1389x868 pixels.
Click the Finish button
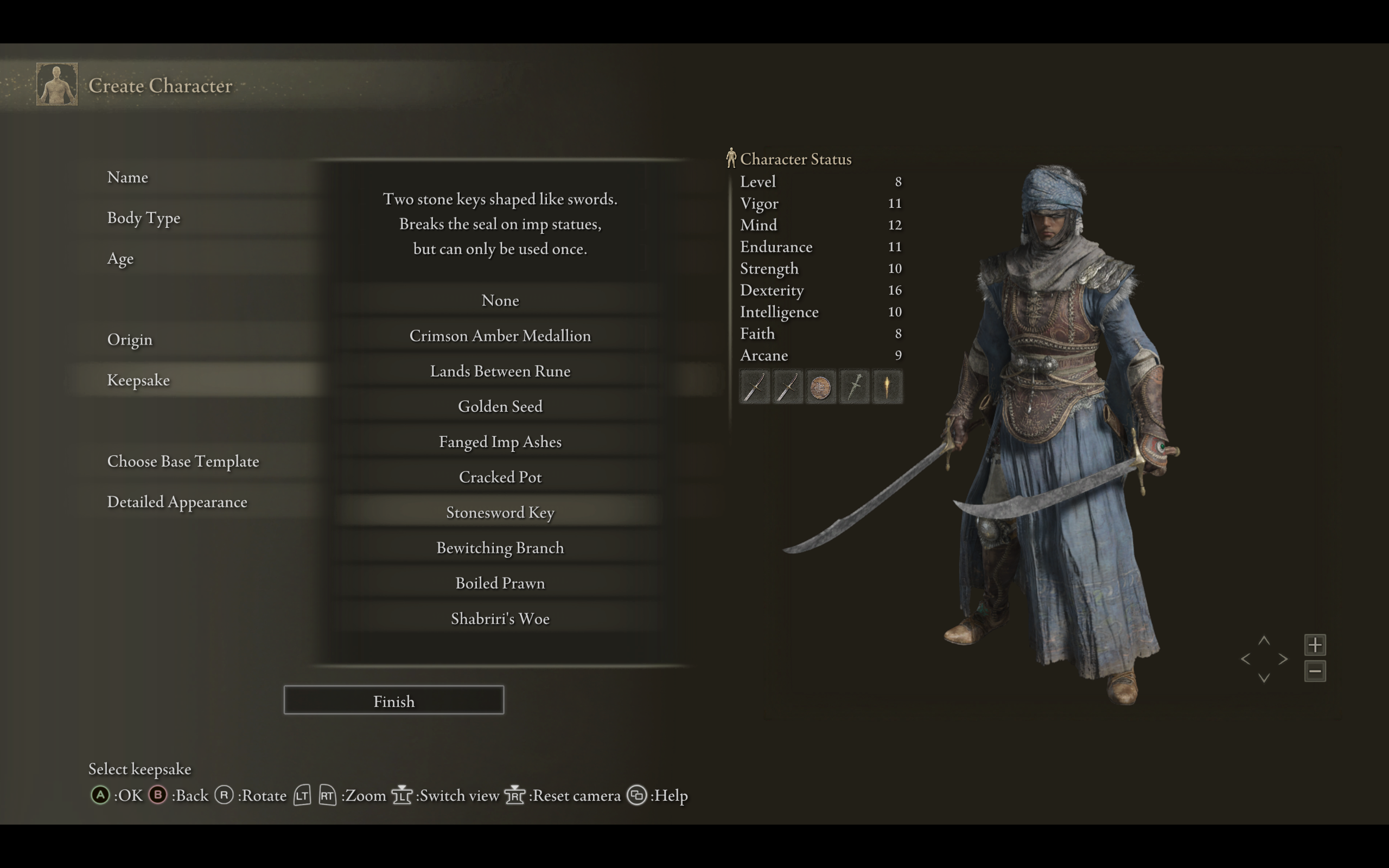(x=394, y=700)
